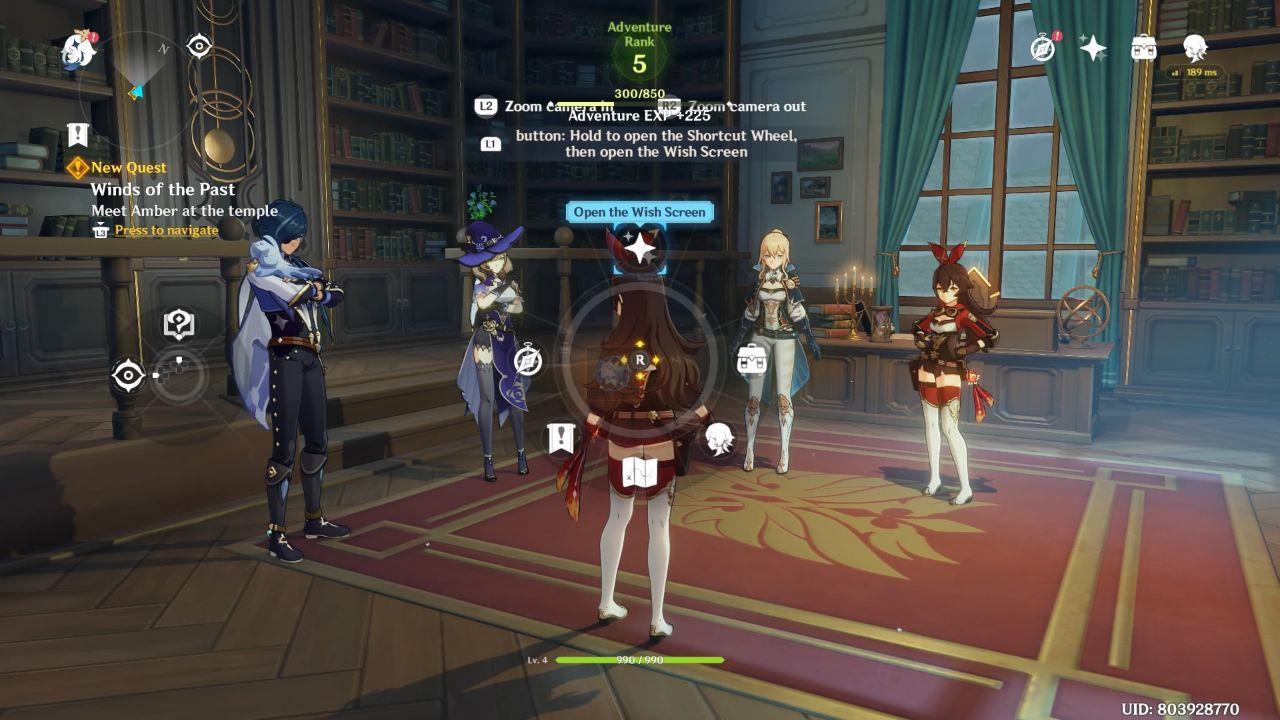1280x720 pixels.
Task: Select the quest banner icon in the shortcut wheel
Action: point(561,438)
